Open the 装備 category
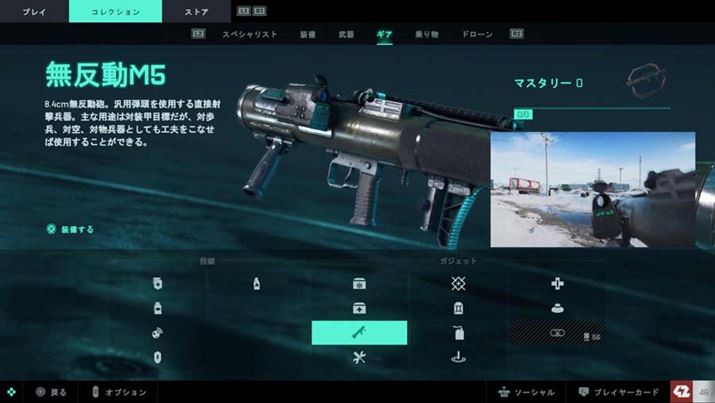The image size is (715, 403). [308, 34]
